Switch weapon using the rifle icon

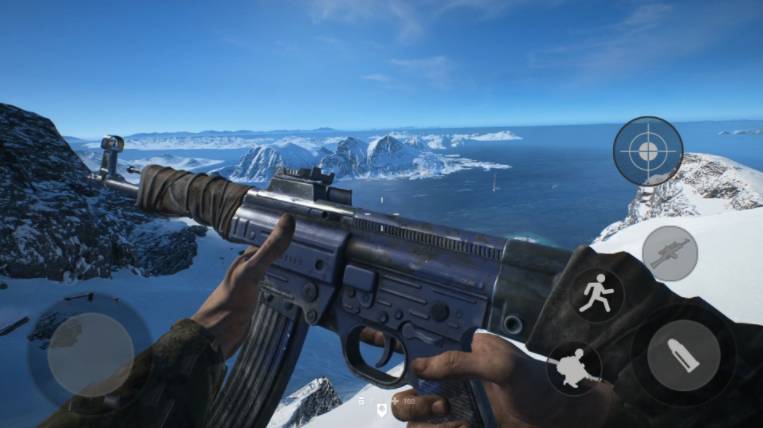pyautogui.click(x=669, y=253)
